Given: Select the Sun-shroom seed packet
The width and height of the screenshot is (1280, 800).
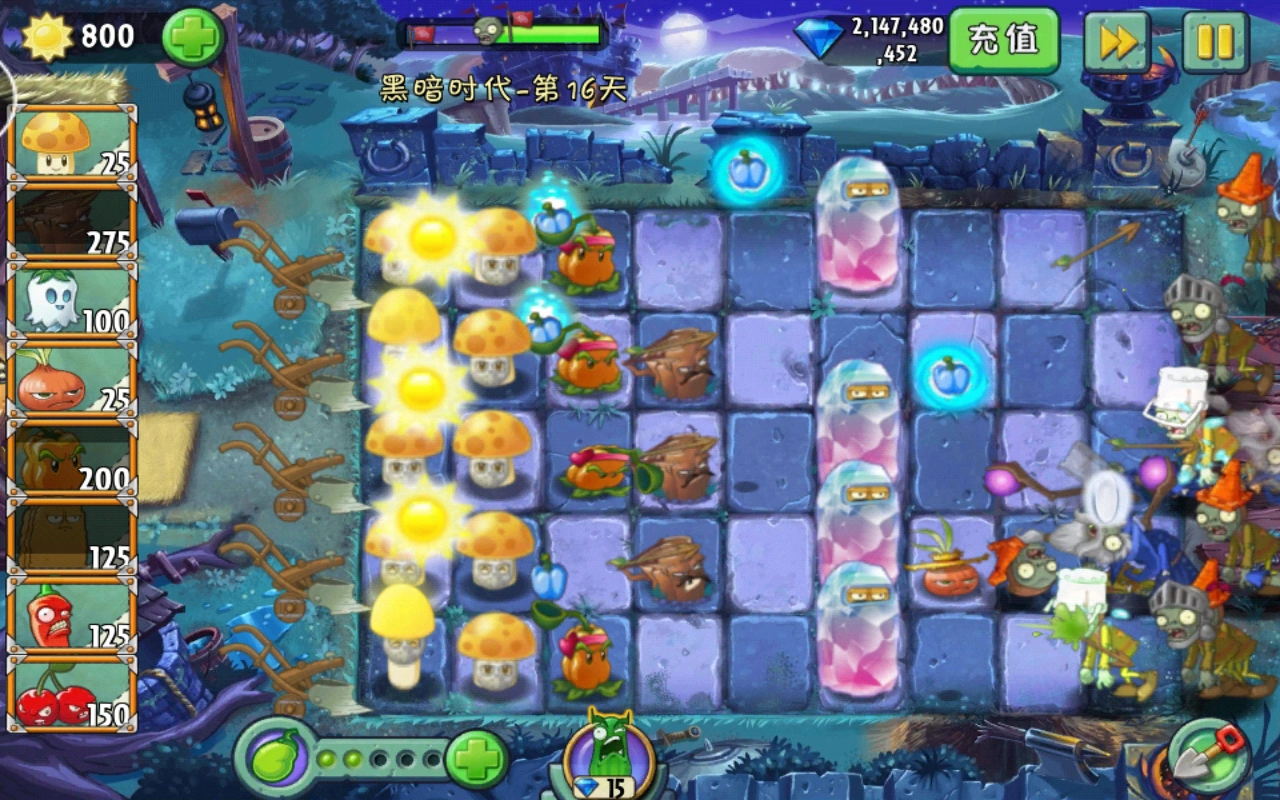Looking at the screenshot, I should 70,145.
